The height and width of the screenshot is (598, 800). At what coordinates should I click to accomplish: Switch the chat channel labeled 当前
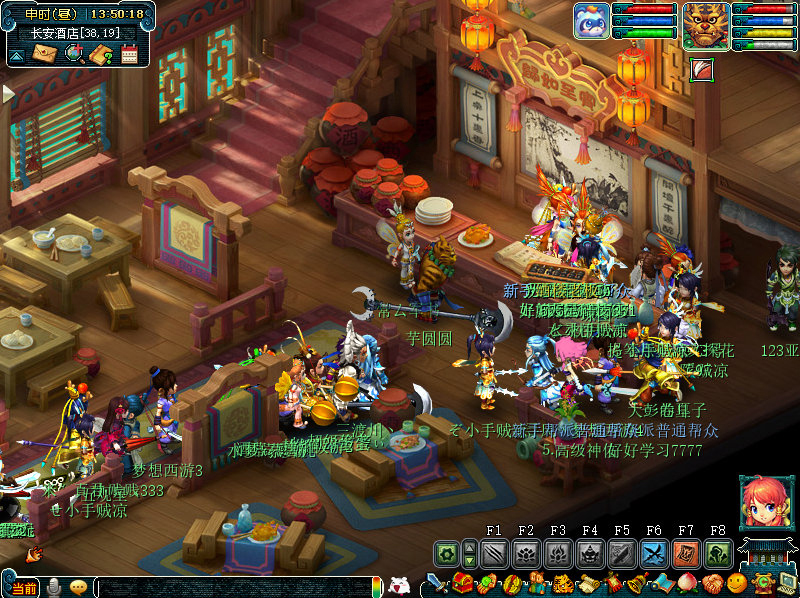[23, 588]
